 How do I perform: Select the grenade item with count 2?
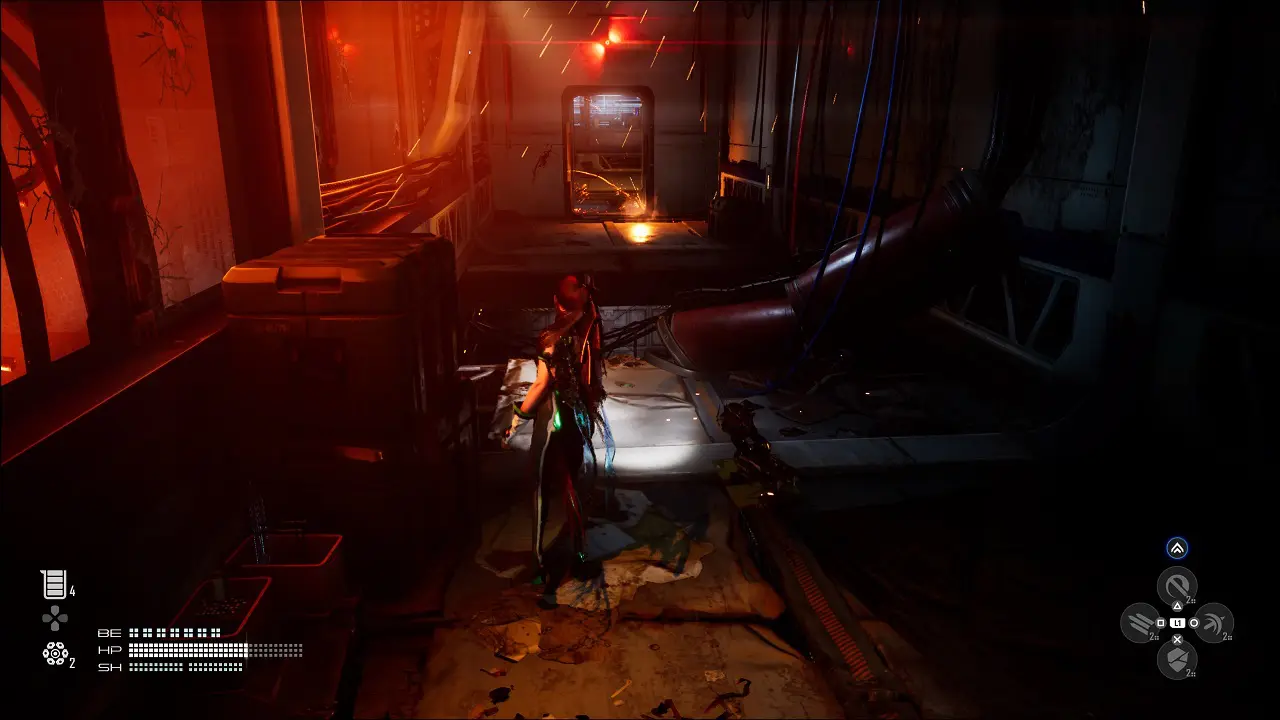[55, 654]
